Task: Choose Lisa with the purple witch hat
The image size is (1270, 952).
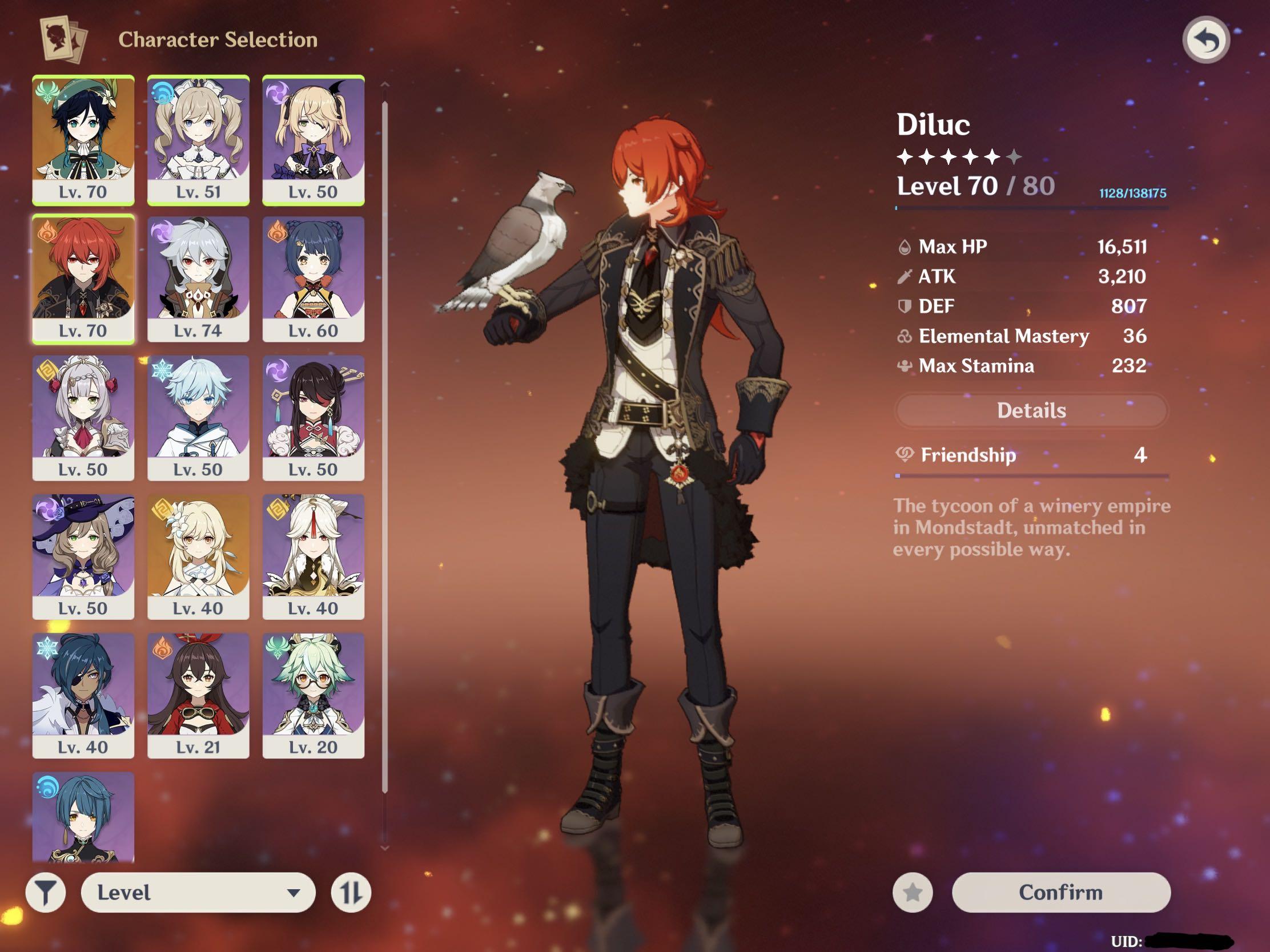Action: [x=83, y=556]
